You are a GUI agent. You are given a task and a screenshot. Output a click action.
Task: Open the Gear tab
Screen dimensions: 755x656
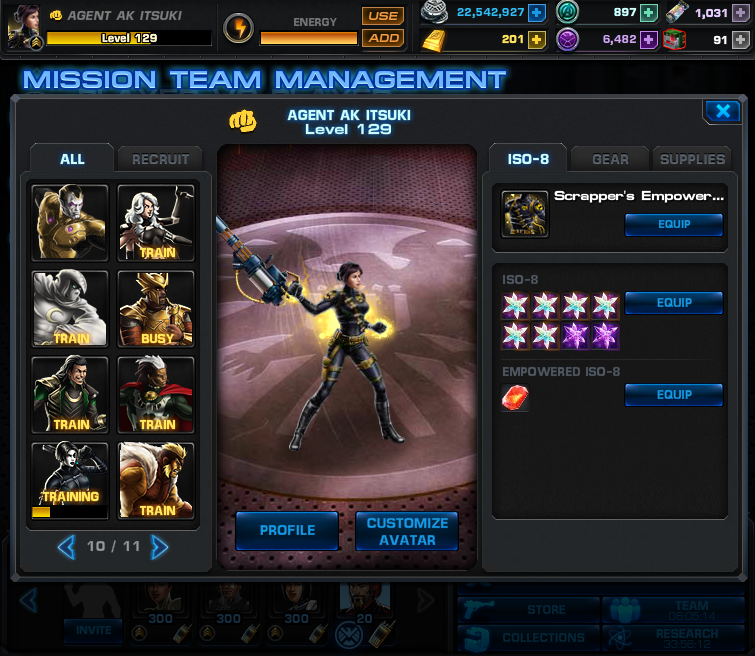coord(610,159)
